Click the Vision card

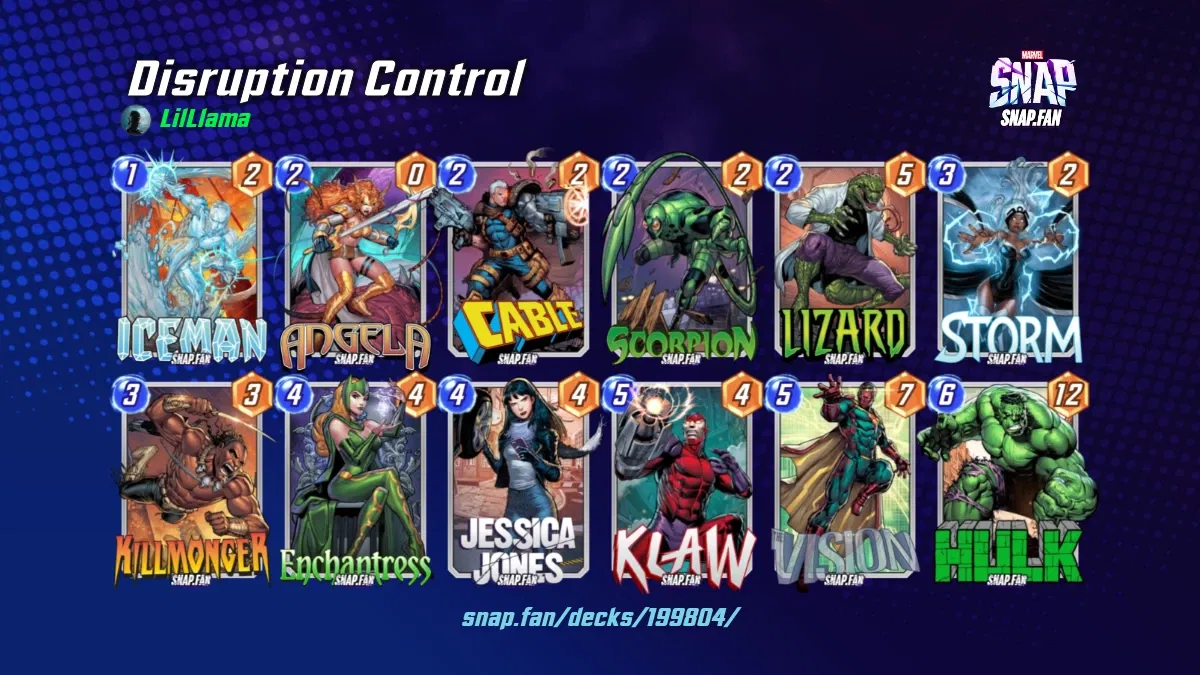[845, 480]
